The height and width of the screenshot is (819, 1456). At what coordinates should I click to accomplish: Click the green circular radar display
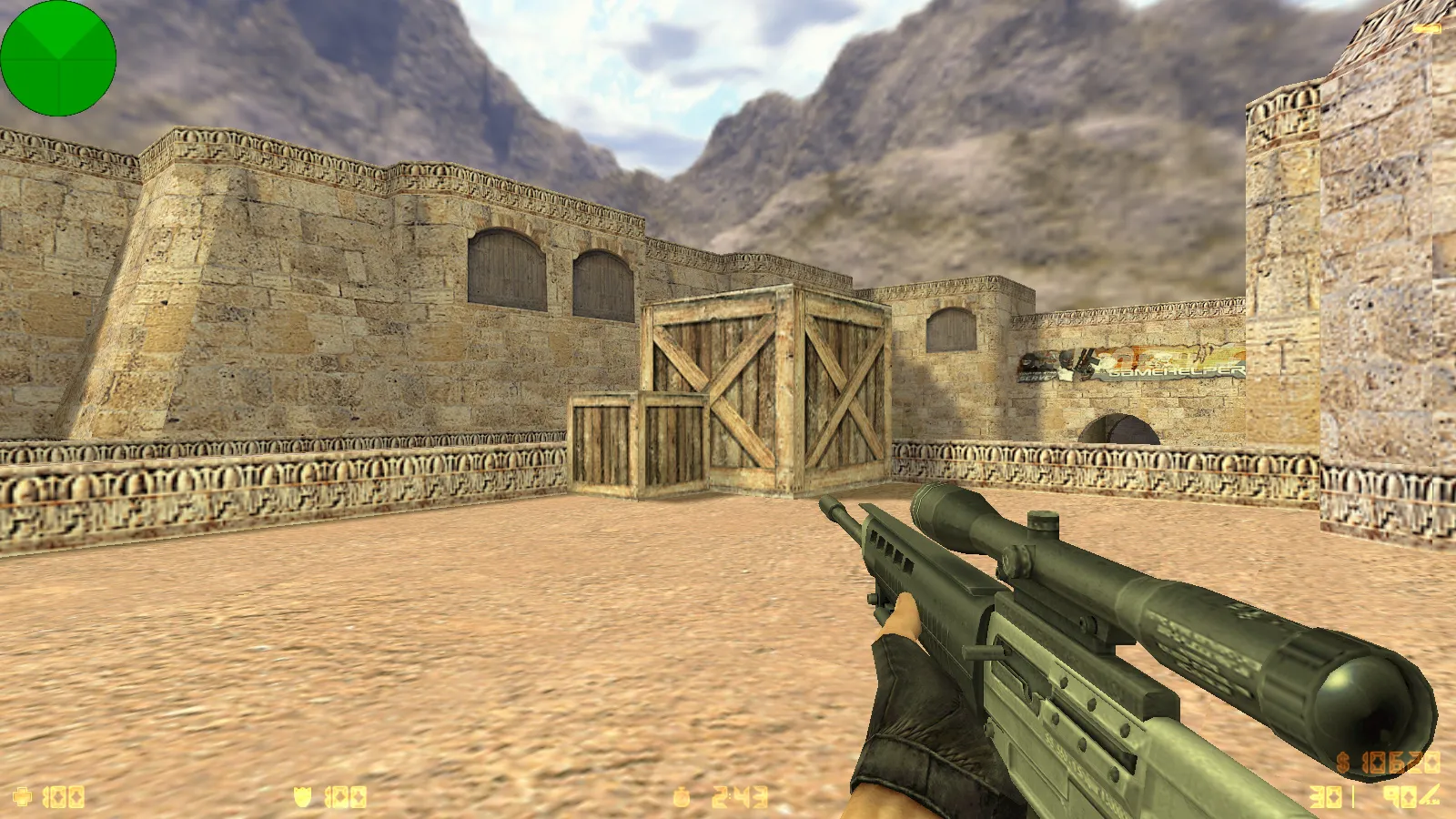(x=58, y=58)
